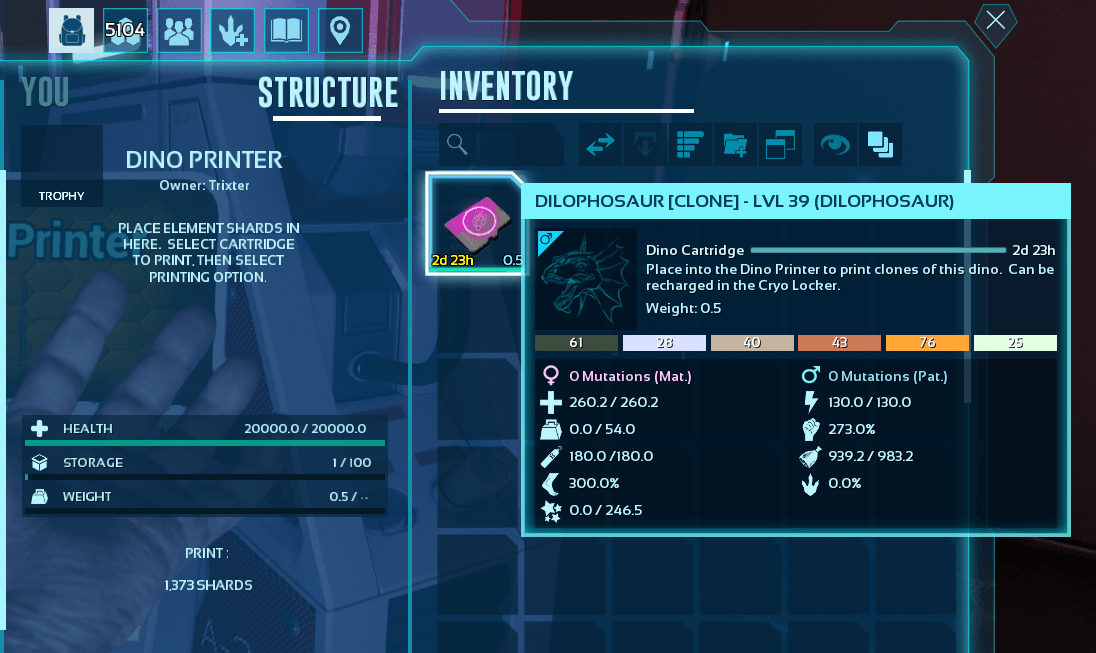Viewport: 1096px width, 653px height.
Task: Click the Trophy slot on structure panel
Action: (x=62, y=166)
